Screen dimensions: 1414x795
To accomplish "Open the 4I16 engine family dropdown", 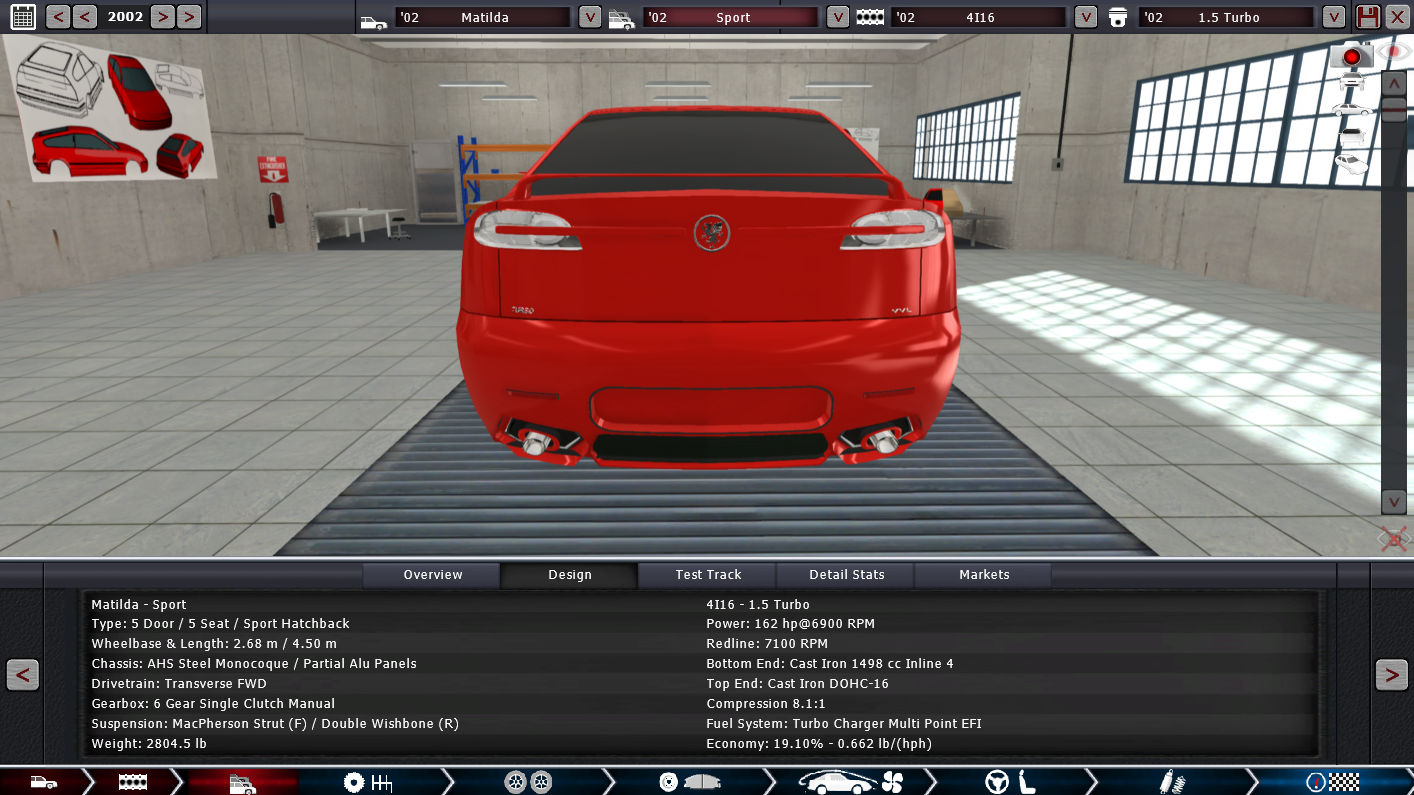I will click(1086, 17).
